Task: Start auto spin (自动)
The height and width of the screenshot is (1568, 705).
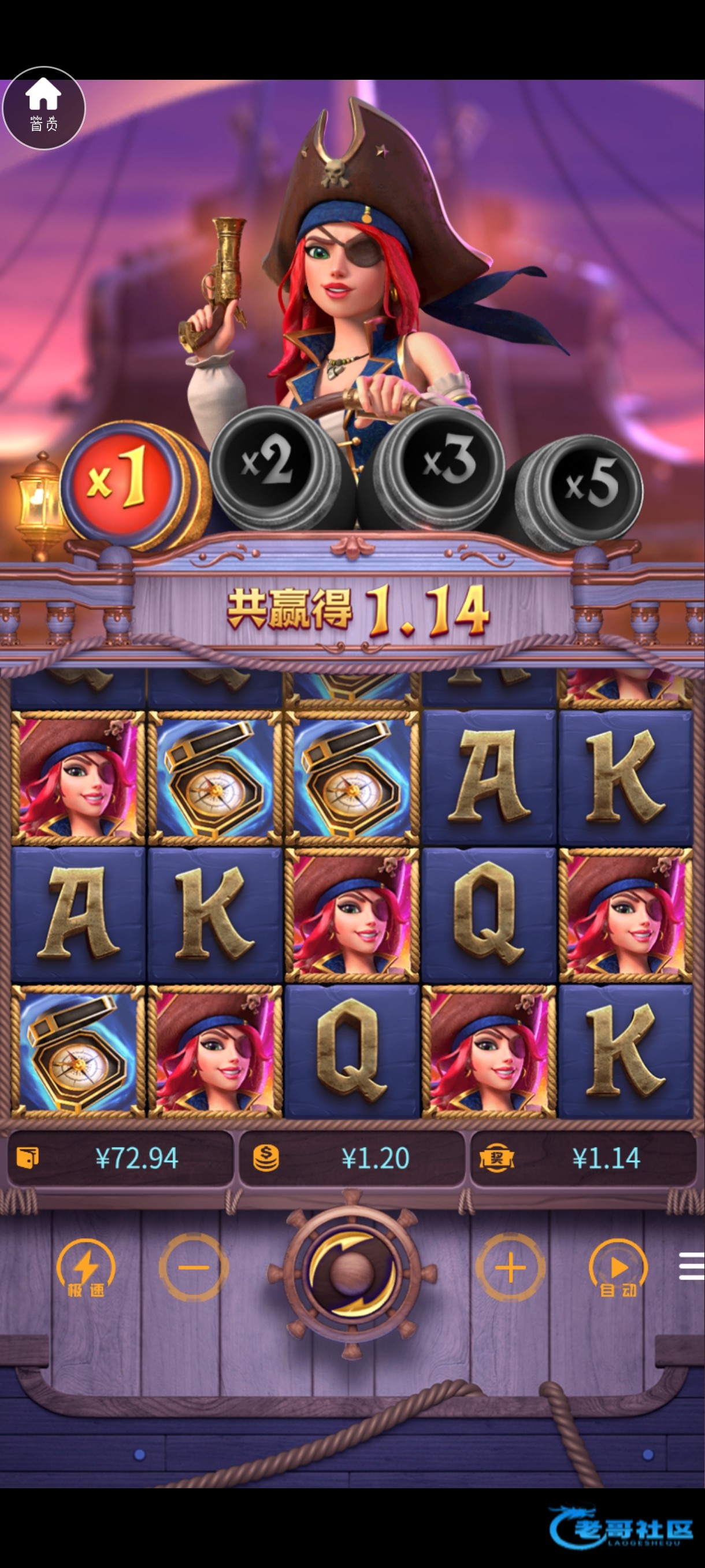Action: pyautogui.click(x=617, y=1269)
